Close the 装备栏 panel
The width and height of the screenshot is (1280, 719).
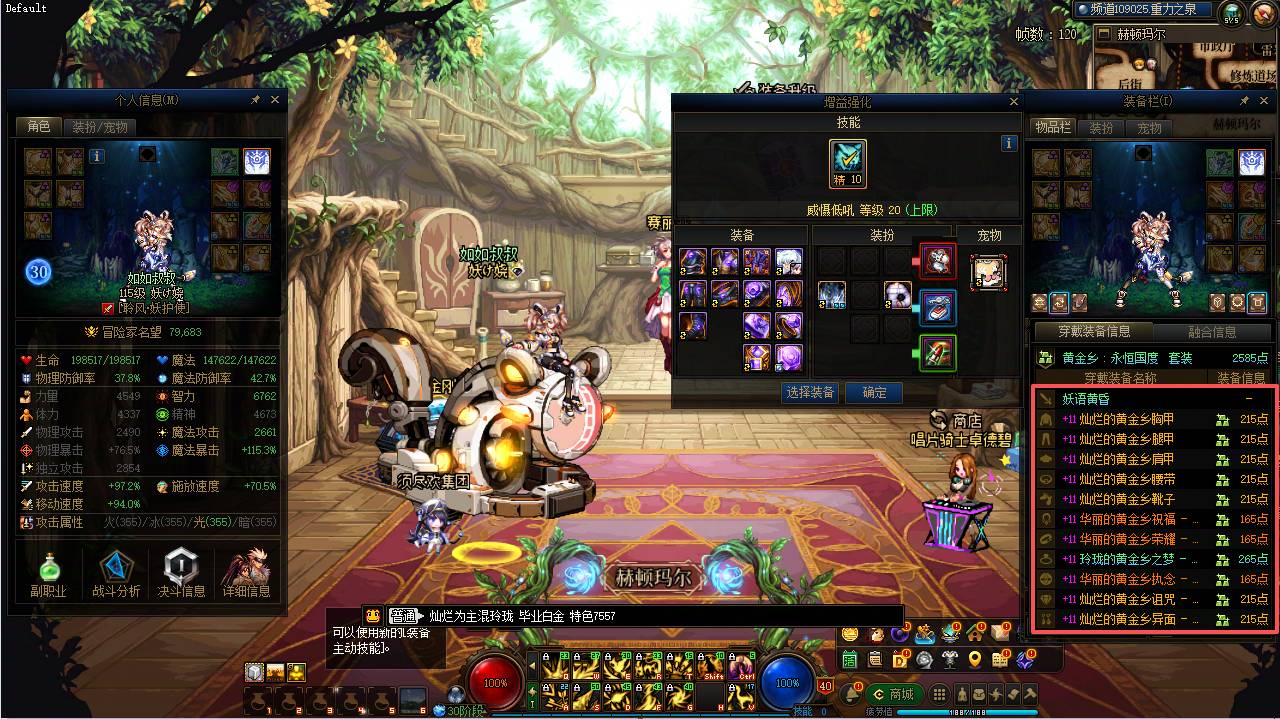click(1268, 102)
